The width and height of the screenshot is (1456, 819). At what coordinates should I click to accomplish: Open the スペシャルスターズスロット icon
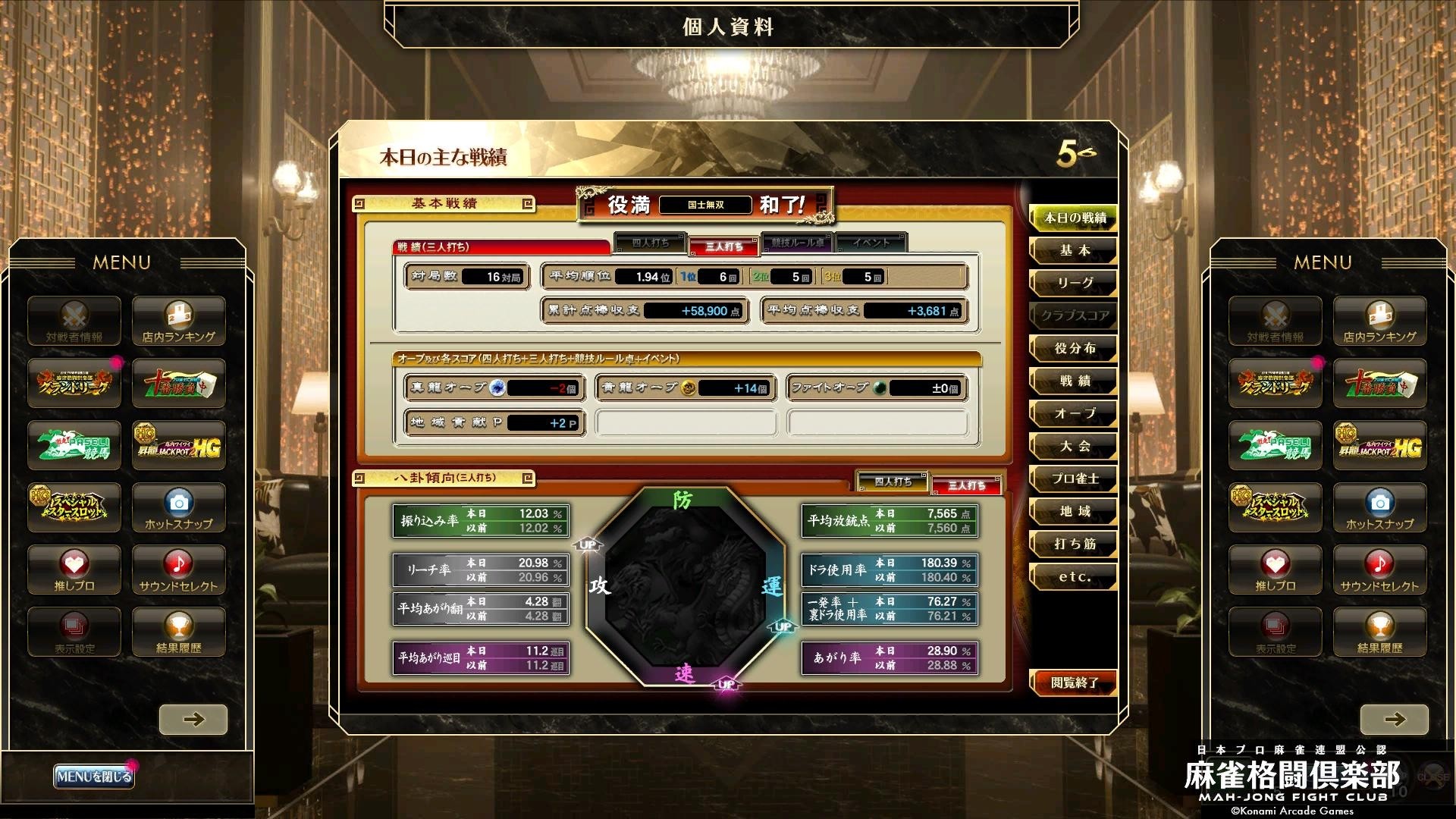pos(74,507)
